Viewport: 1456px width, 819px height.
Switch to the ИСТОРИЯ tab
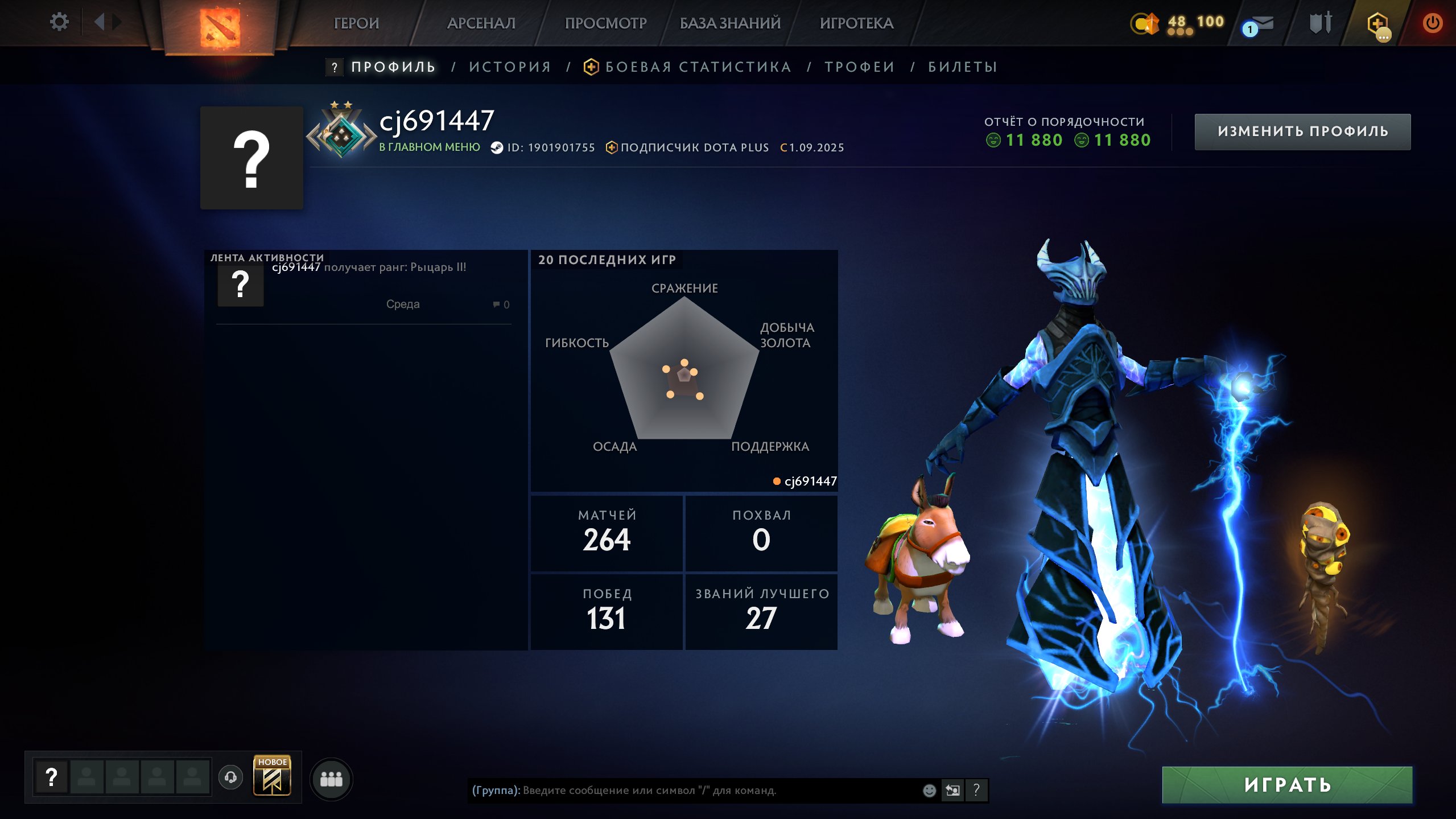[510, 67]
